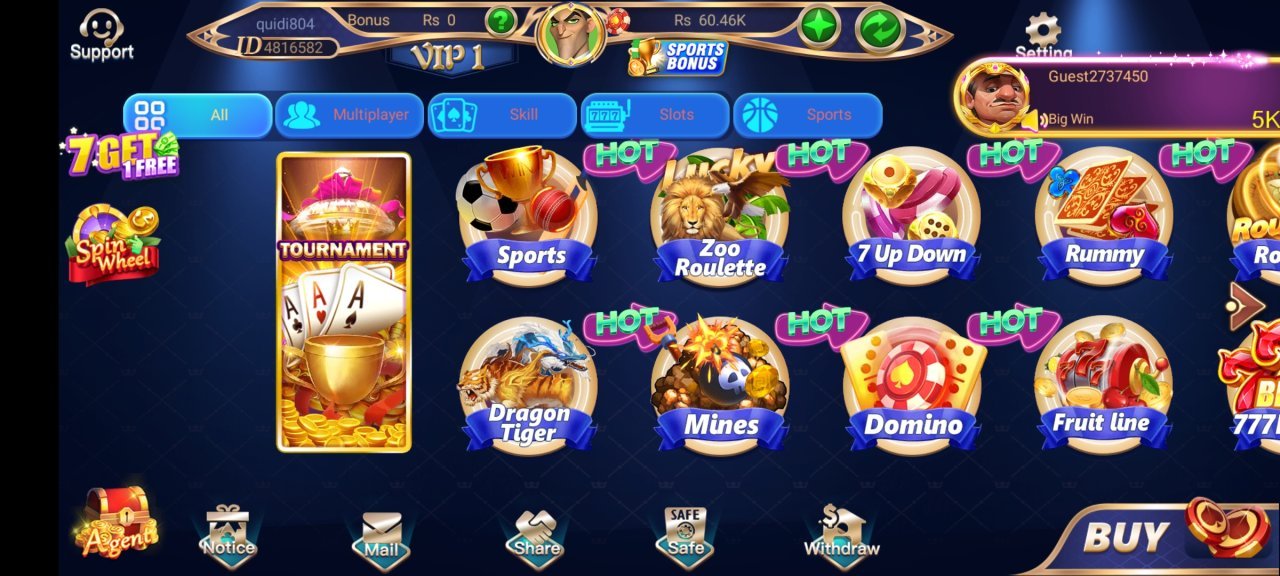Image resolution: width=1280 pixels, height=576 pixels.
Task: Open the Agent treasure chest
Action: pos(118,522)
